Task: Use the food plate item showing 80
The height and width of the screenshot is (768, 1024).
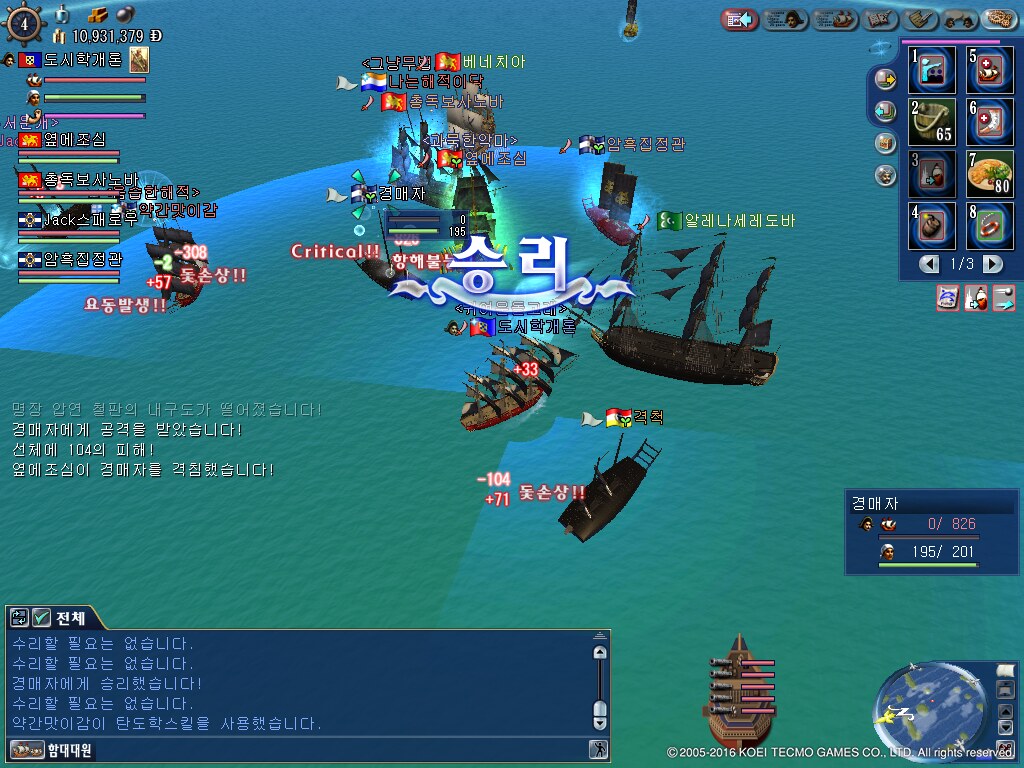Action: [990, 172]
